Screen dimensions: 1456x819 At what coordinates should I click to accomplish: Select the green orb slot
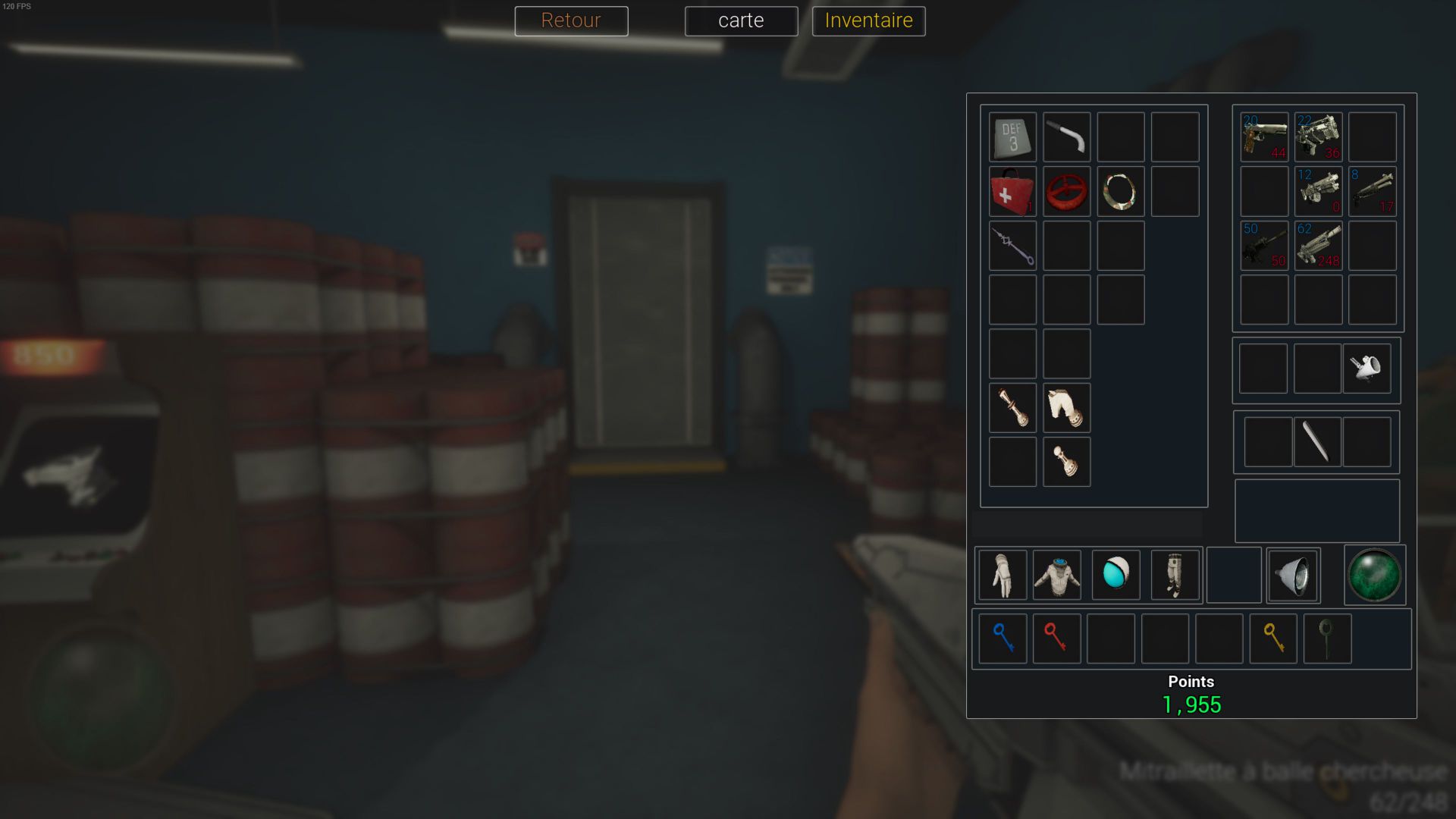click(x=1374, y=575)
